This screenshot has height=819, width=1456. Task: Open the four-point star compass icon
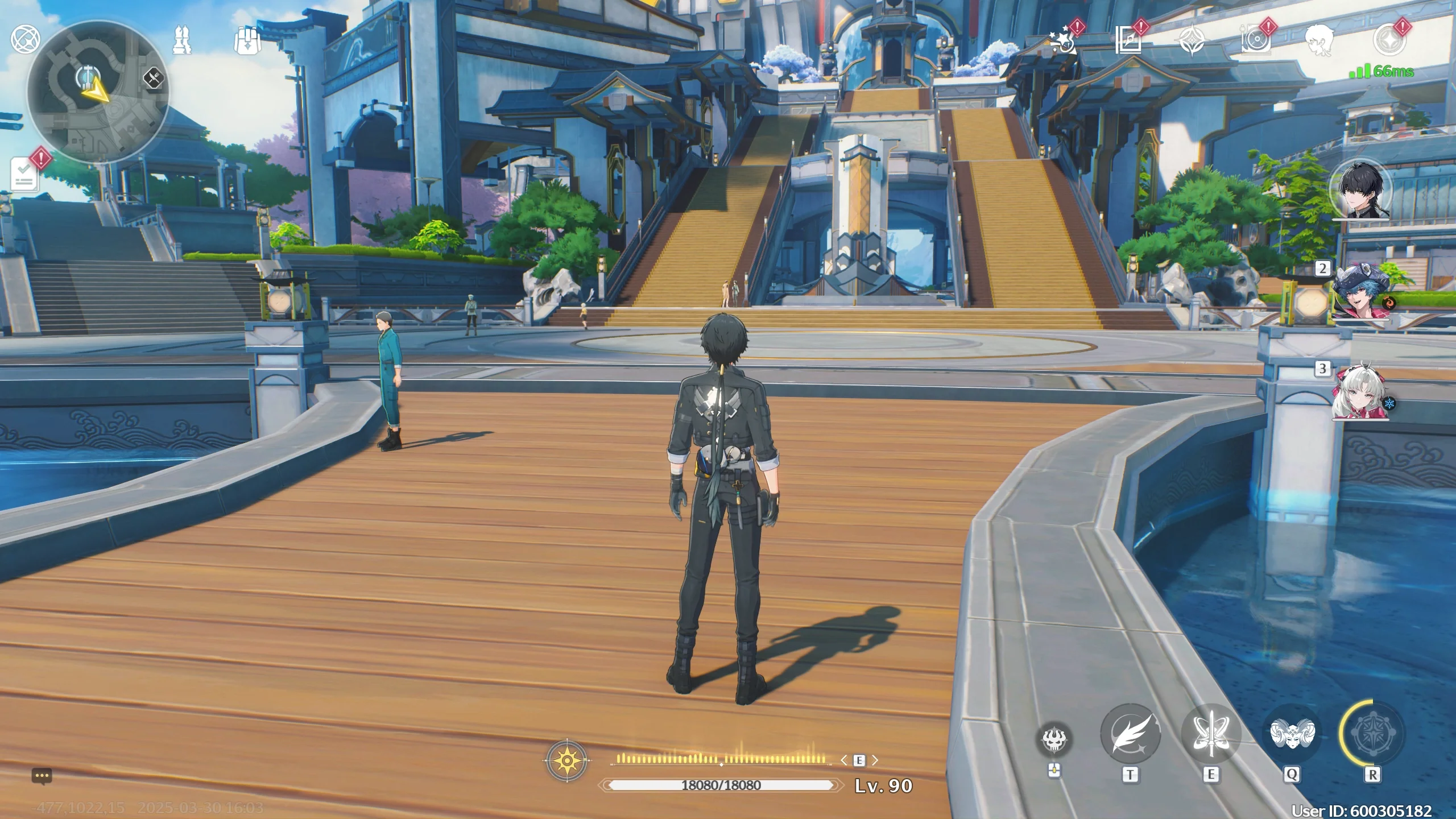[1192, 41]
